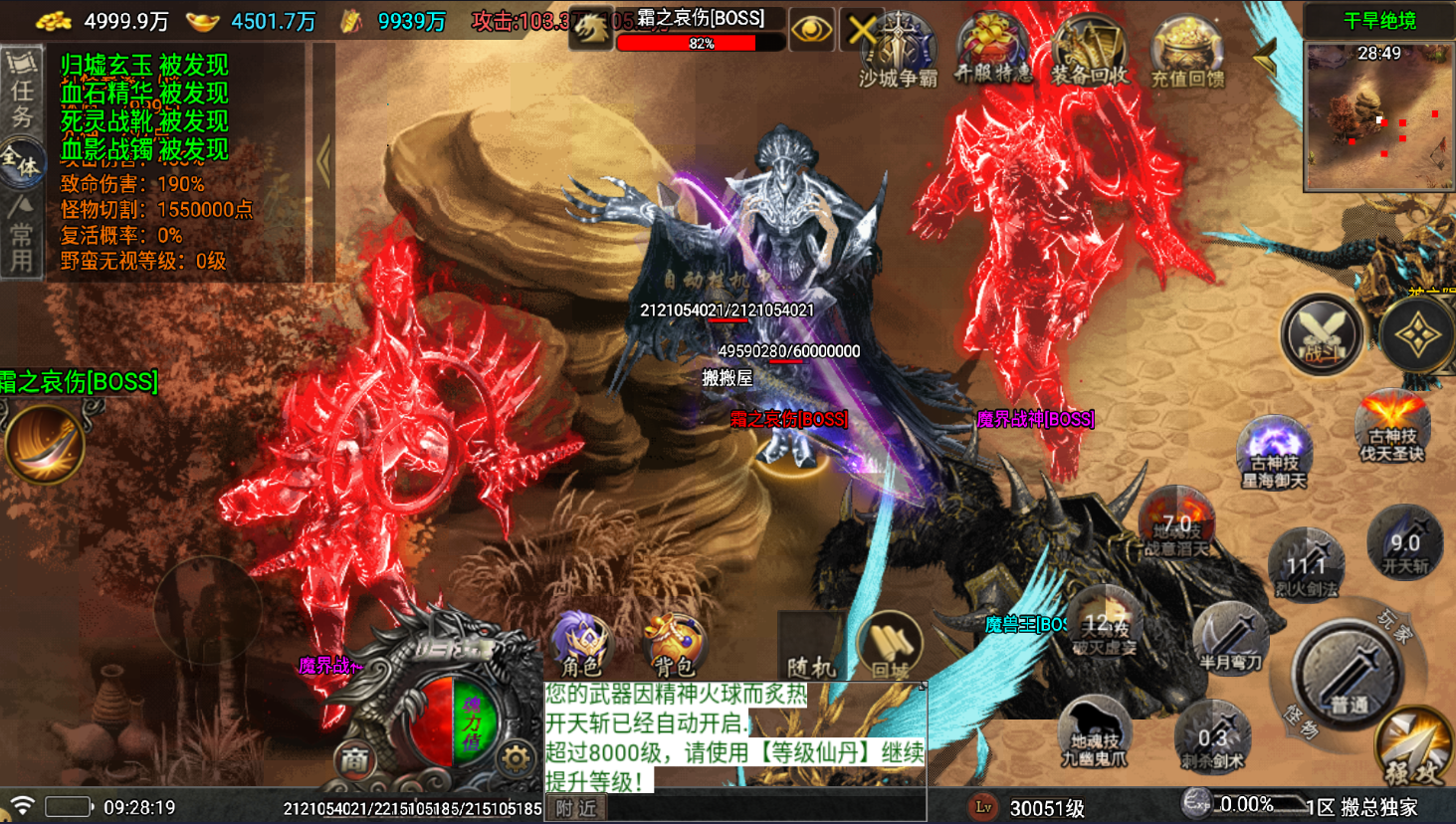This screenshot has width=1456, height=824.
Task: Toggle the eye visibility button
Action: pyautogui.click(x=811, y=30)
